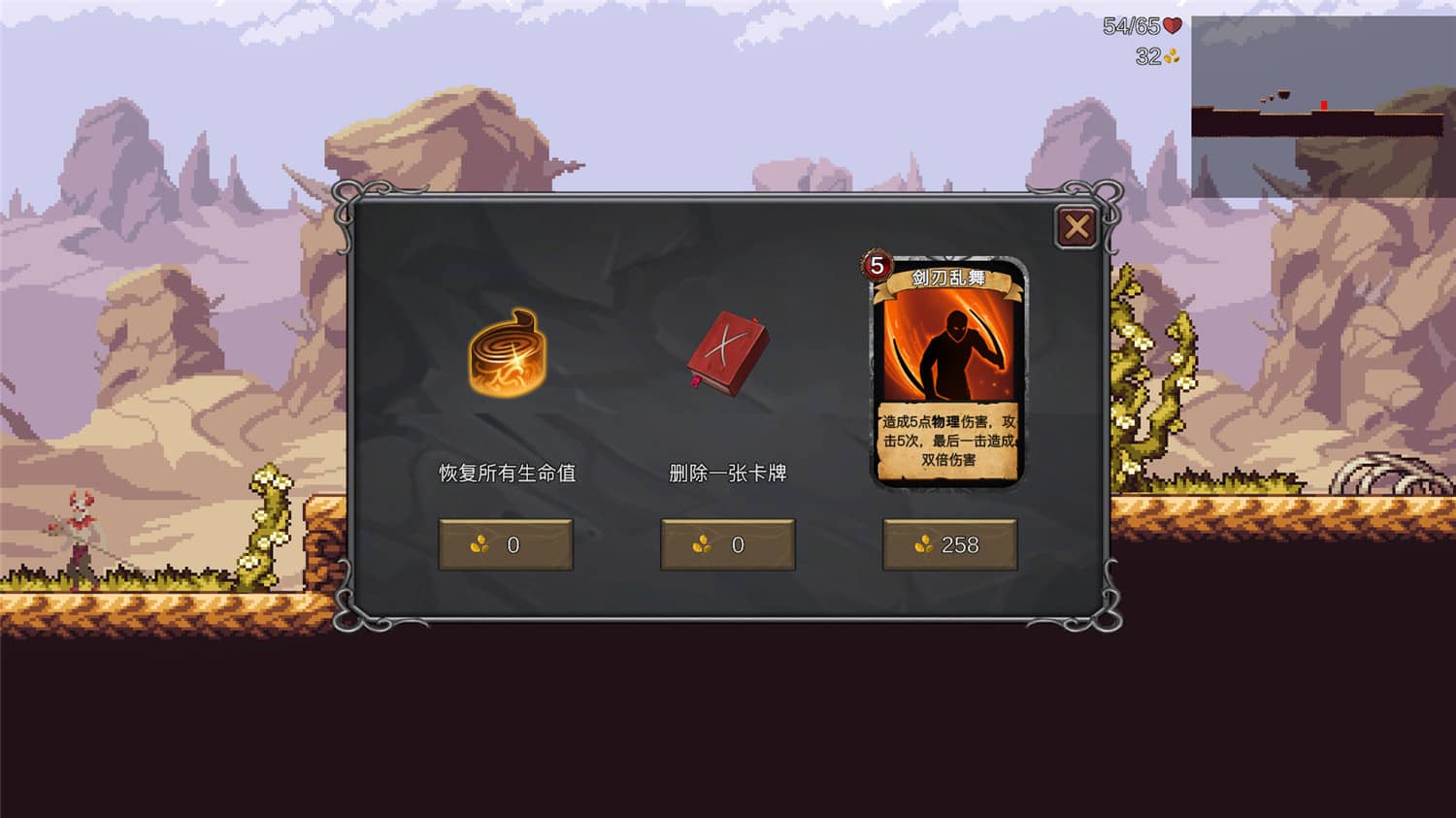Click the coin icon on the leftmost price button
Viewport: 1456px width, 818px height.
click(481, 545)
